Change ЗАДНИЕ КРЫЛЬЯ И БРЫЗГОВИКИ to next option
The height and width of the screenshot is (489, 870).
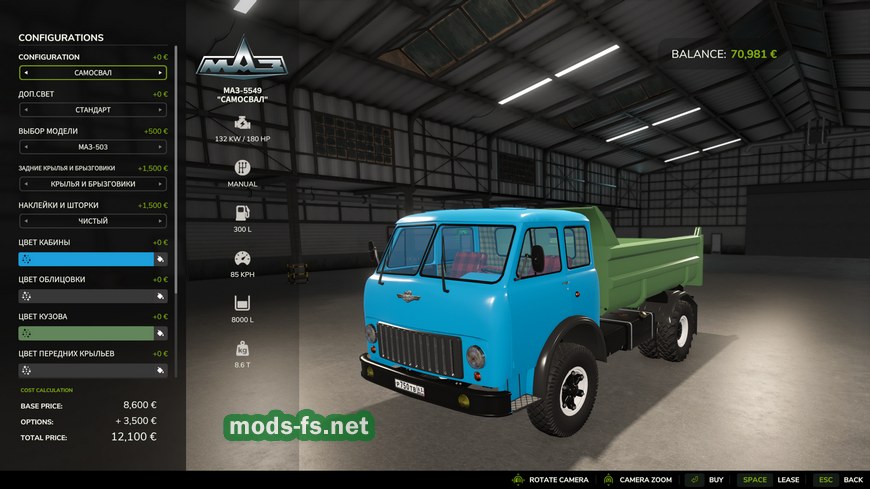tap(160, 184)
